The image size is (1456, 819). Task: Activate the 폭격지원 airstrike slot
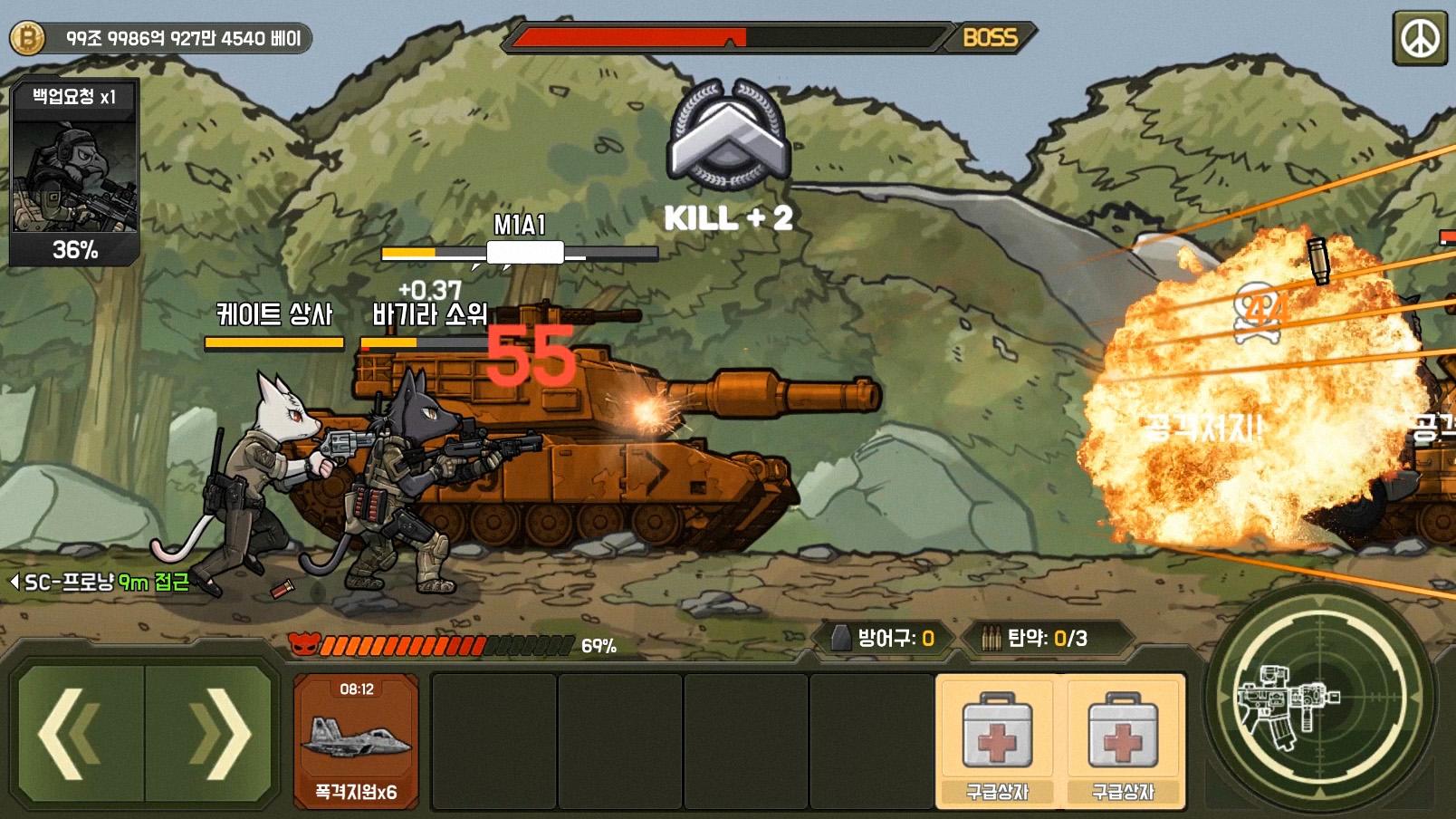pyautogui.click(x=356, y=741)
